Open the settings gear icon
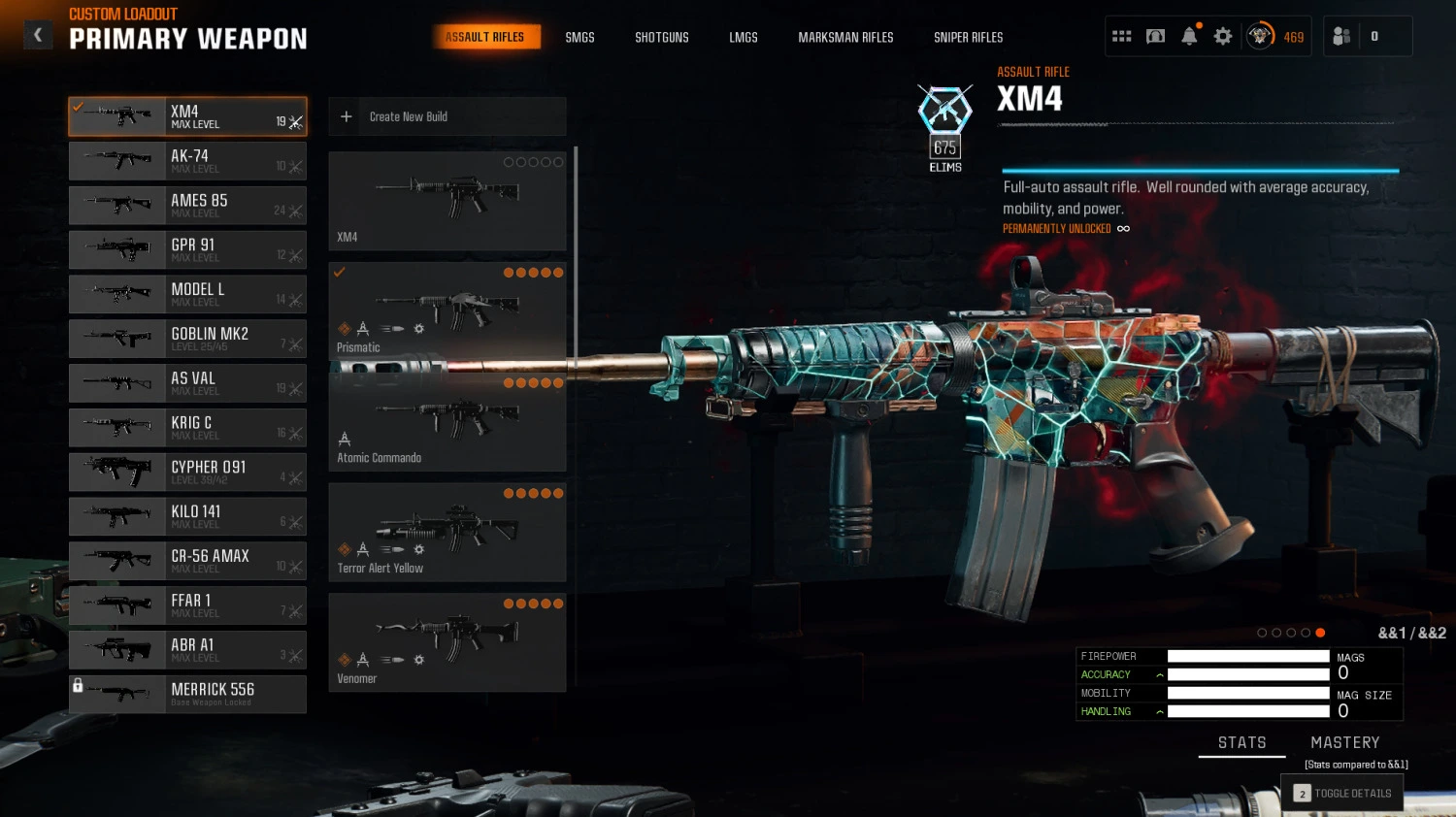1456x817 pixels. pos(1223,37)
